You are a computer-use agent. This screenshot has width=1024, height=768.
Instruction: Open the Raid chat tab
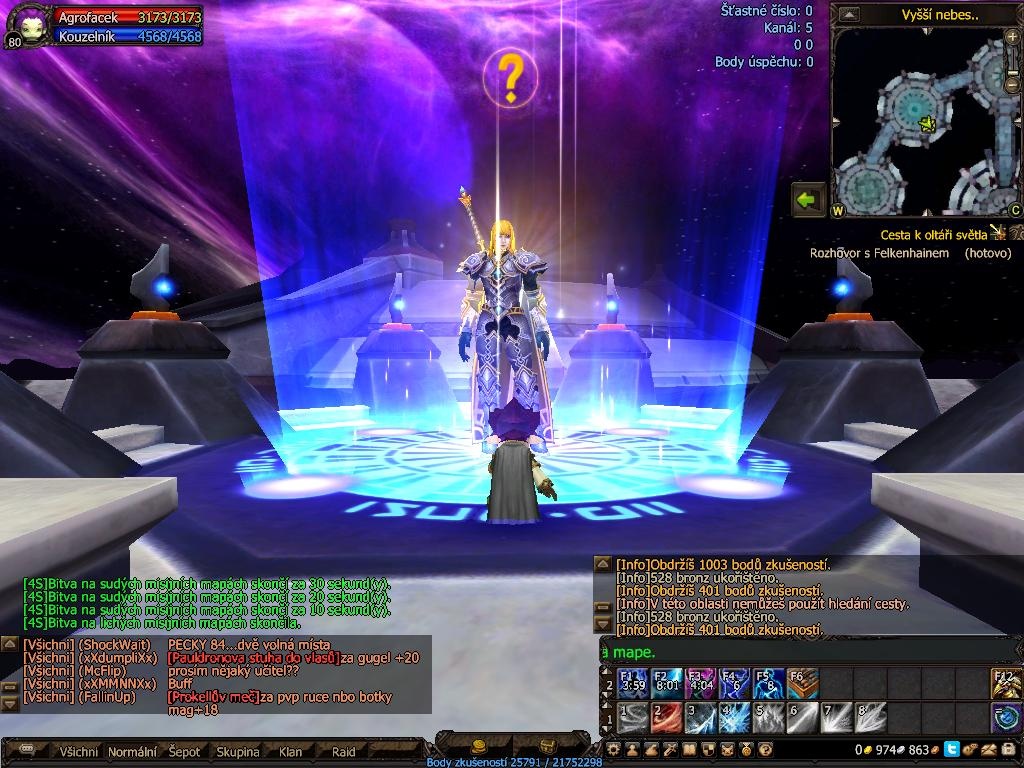343,751
